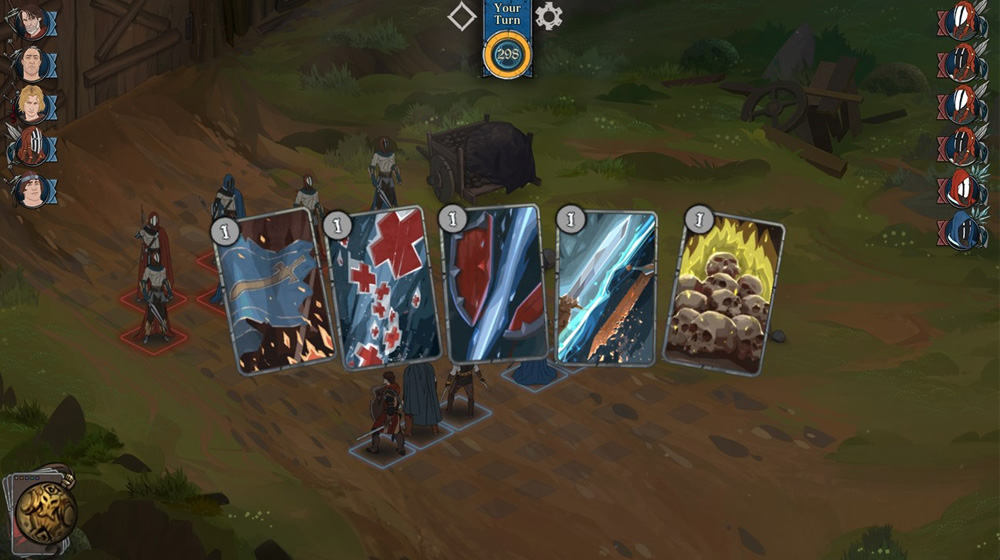Open the gear settings menu
Viewport: 1000px width, 560px height.
pos(549,16)
